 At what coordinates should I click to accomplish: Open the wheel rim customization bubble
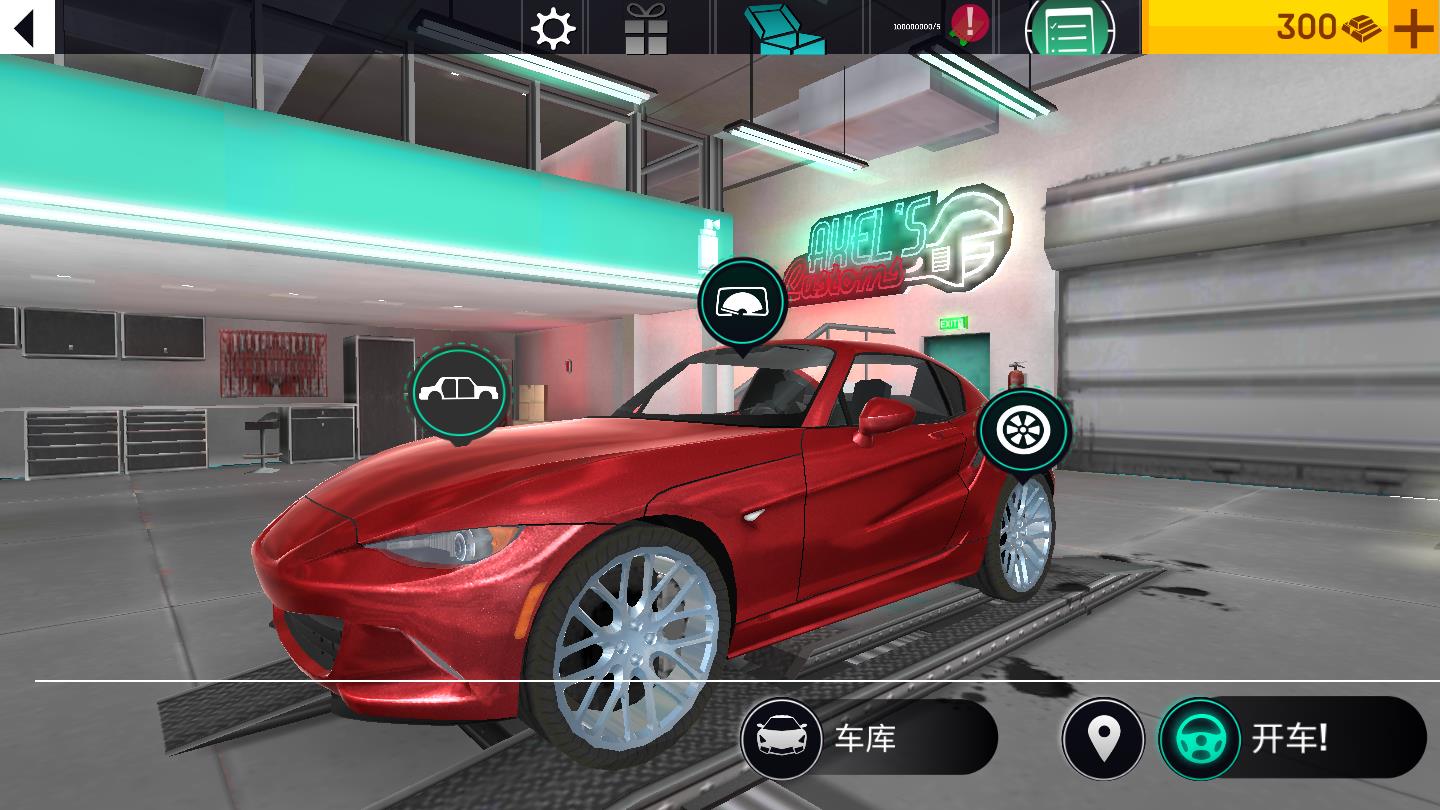(1024, 430)
